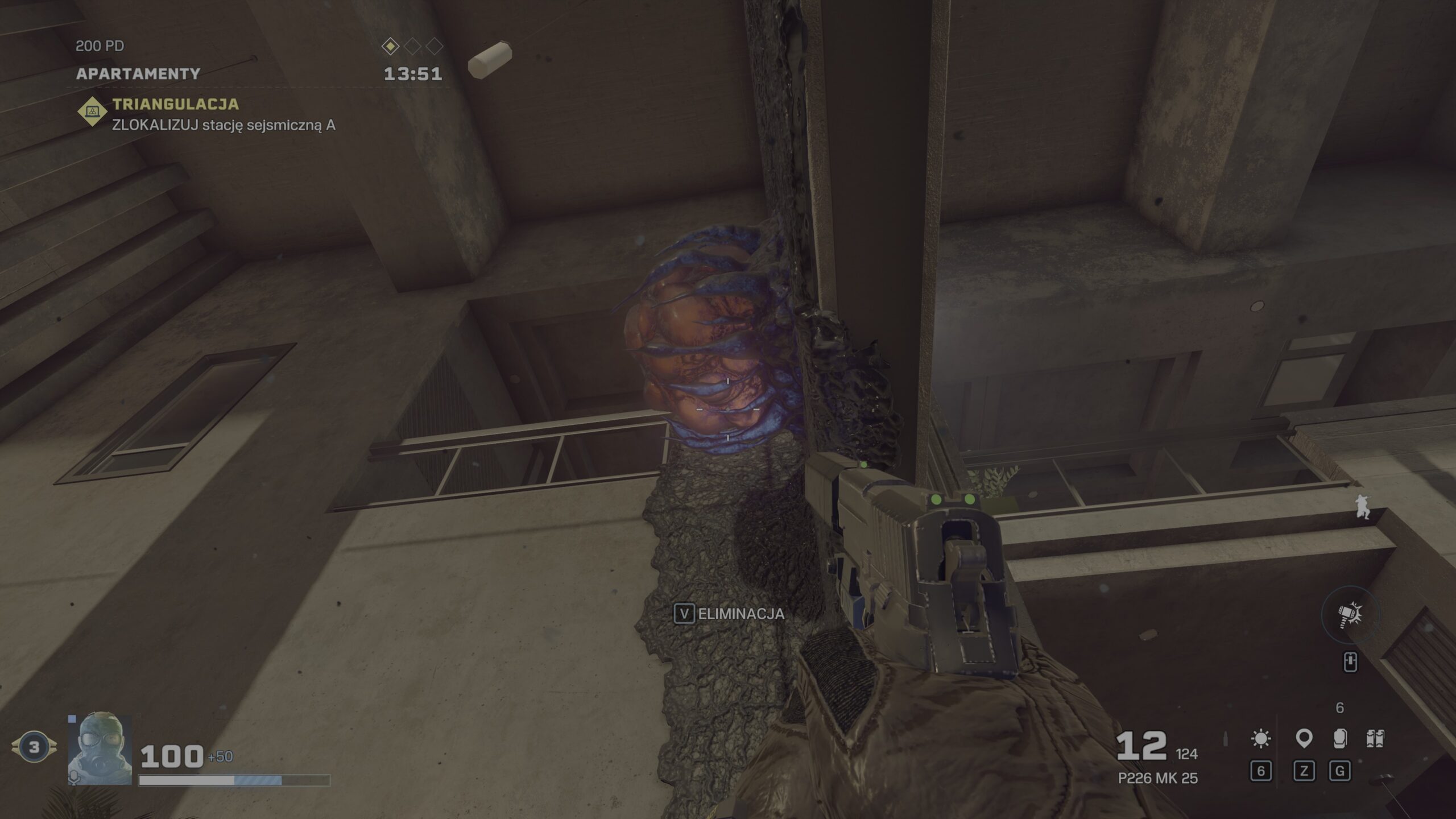Viewport: 1456px width, 819px height.
Task: Click the teammate silhouette marker icon
Action: pos(1362,506)
